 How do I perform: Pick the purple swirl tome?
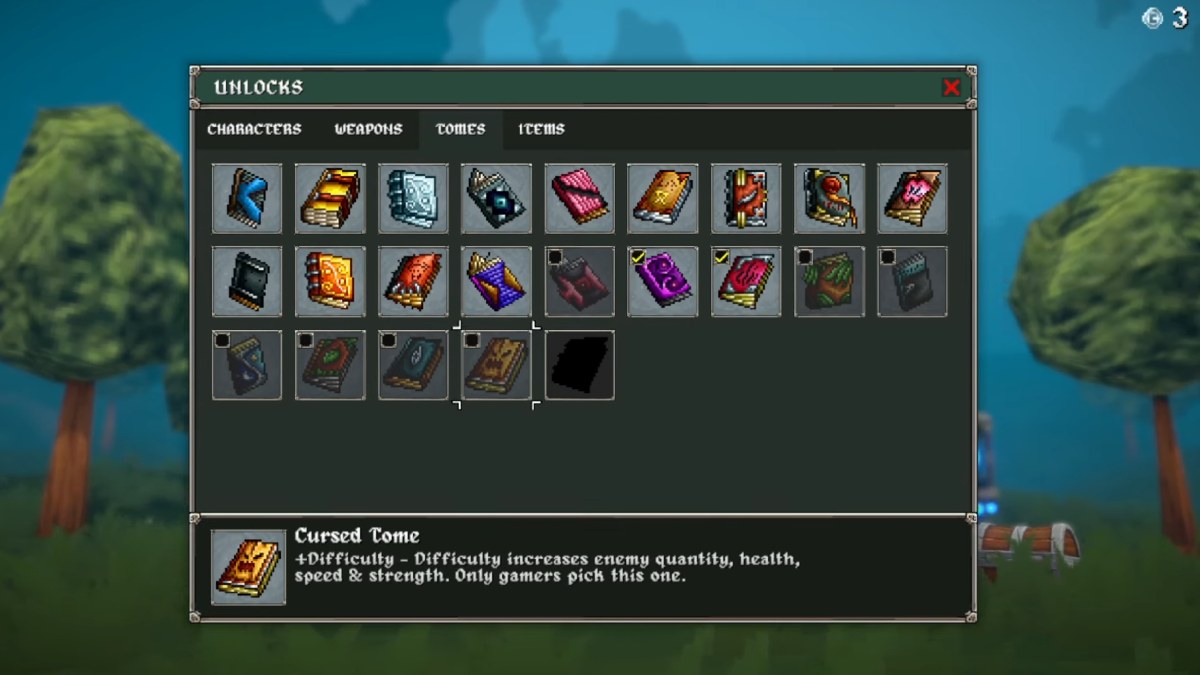point(663,282)
